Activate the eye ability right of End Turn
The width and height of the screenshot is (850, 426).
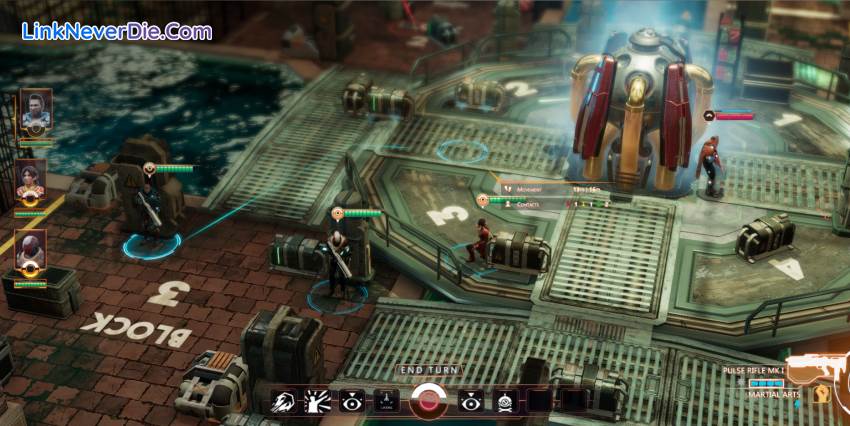coord(470,401)
